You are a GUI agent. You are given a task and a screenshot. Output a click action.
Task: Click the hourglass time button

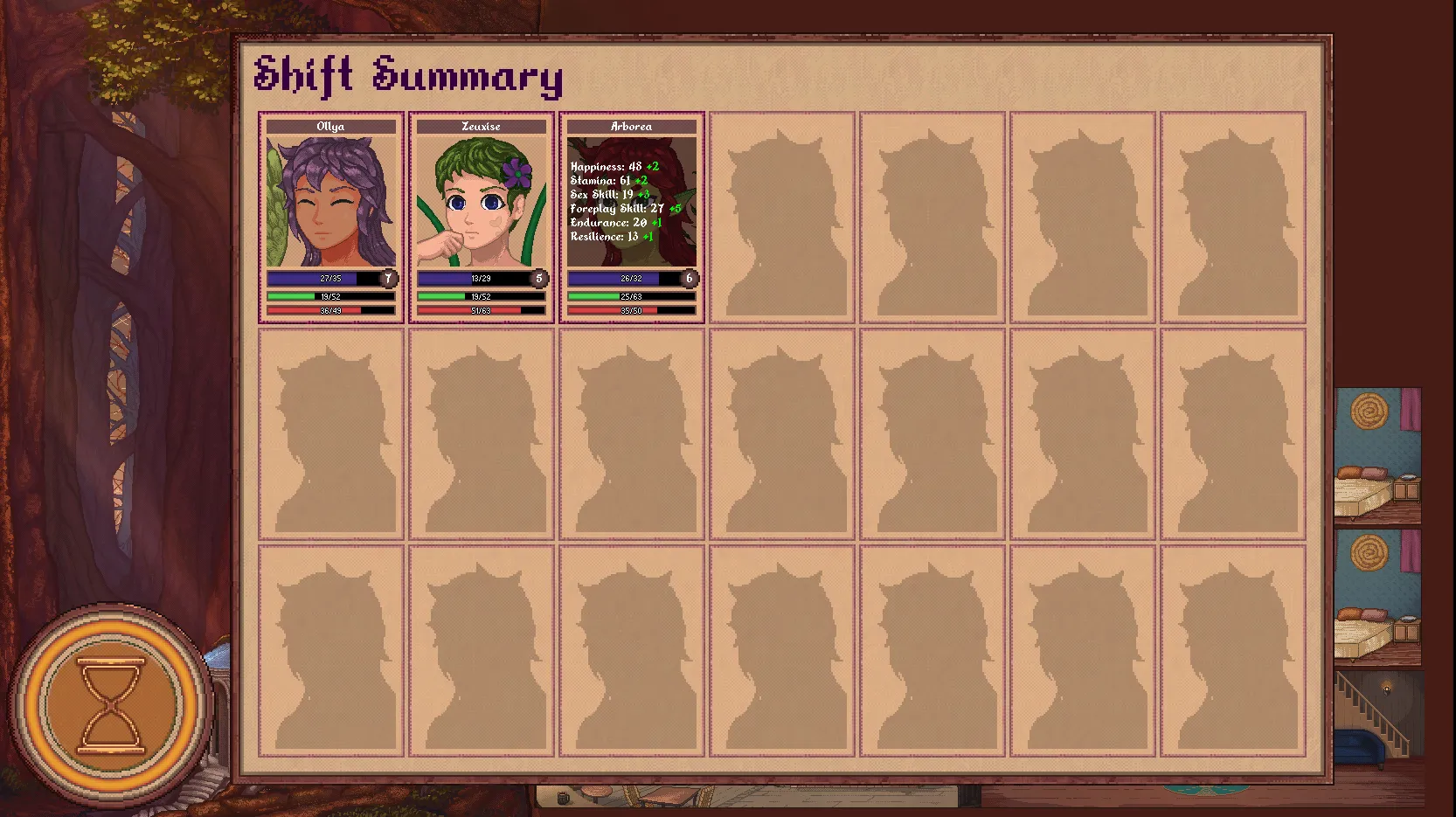tap(111, 704)
